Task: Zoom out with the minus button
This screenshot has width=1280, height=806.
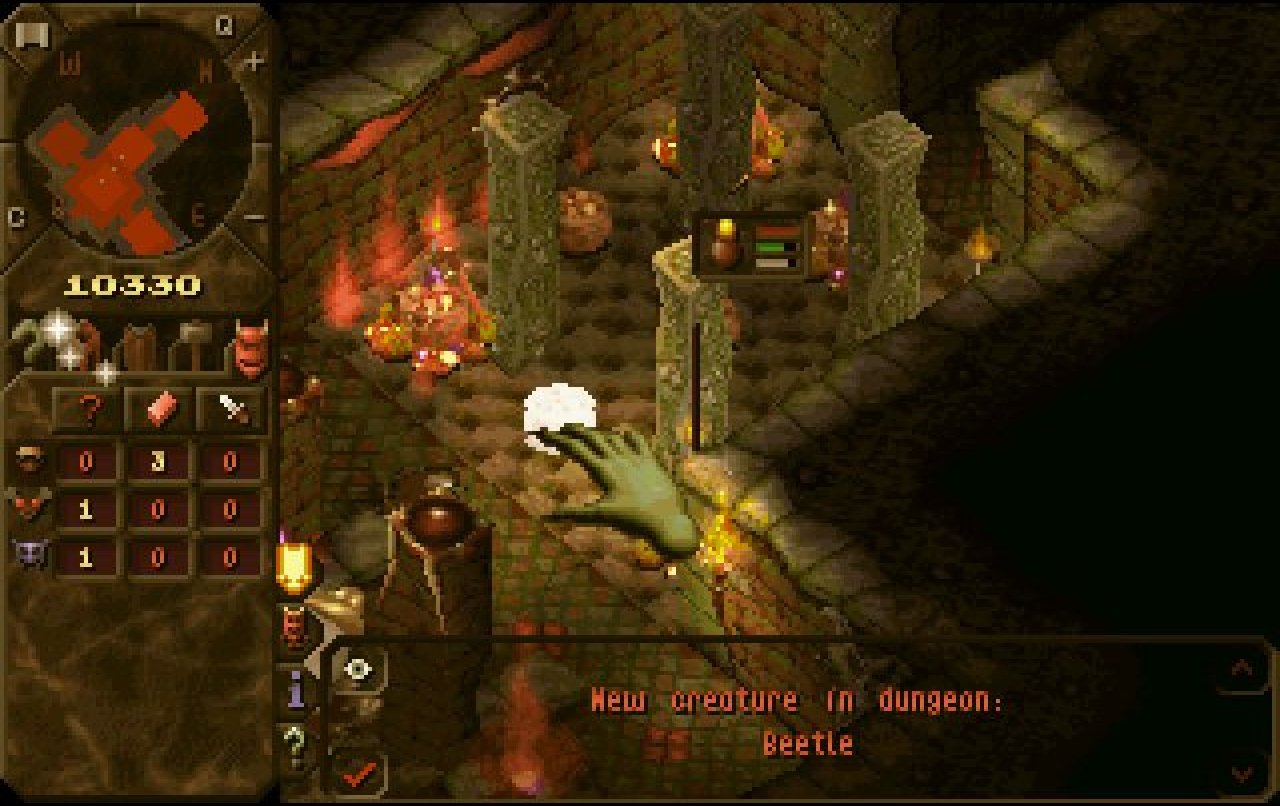Action: coord(255,217)
